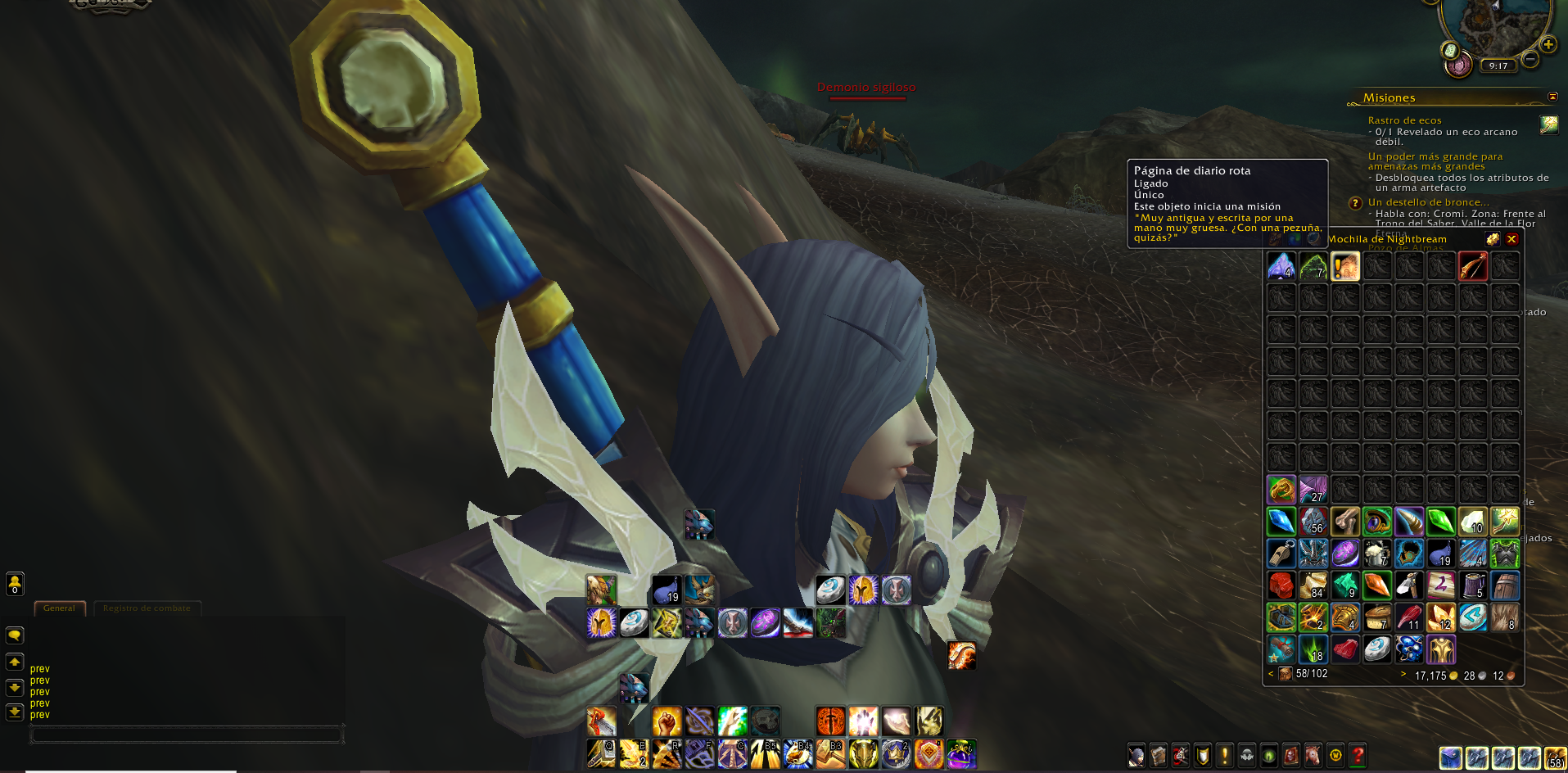1568x773 pixels.
Task: Zoom out the minimap with the minus button
Action: coord(1530,59)
